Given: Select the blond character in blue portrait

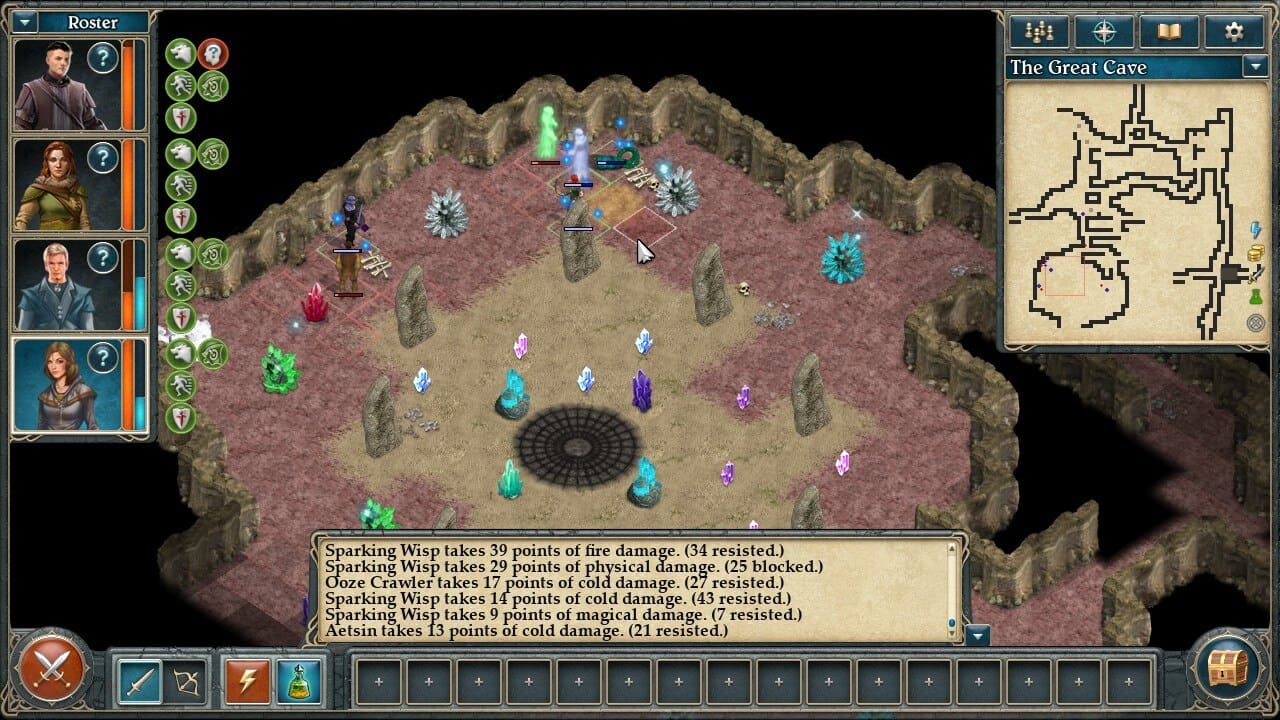Looking at the screenshot, I should [x=64, y=285].
